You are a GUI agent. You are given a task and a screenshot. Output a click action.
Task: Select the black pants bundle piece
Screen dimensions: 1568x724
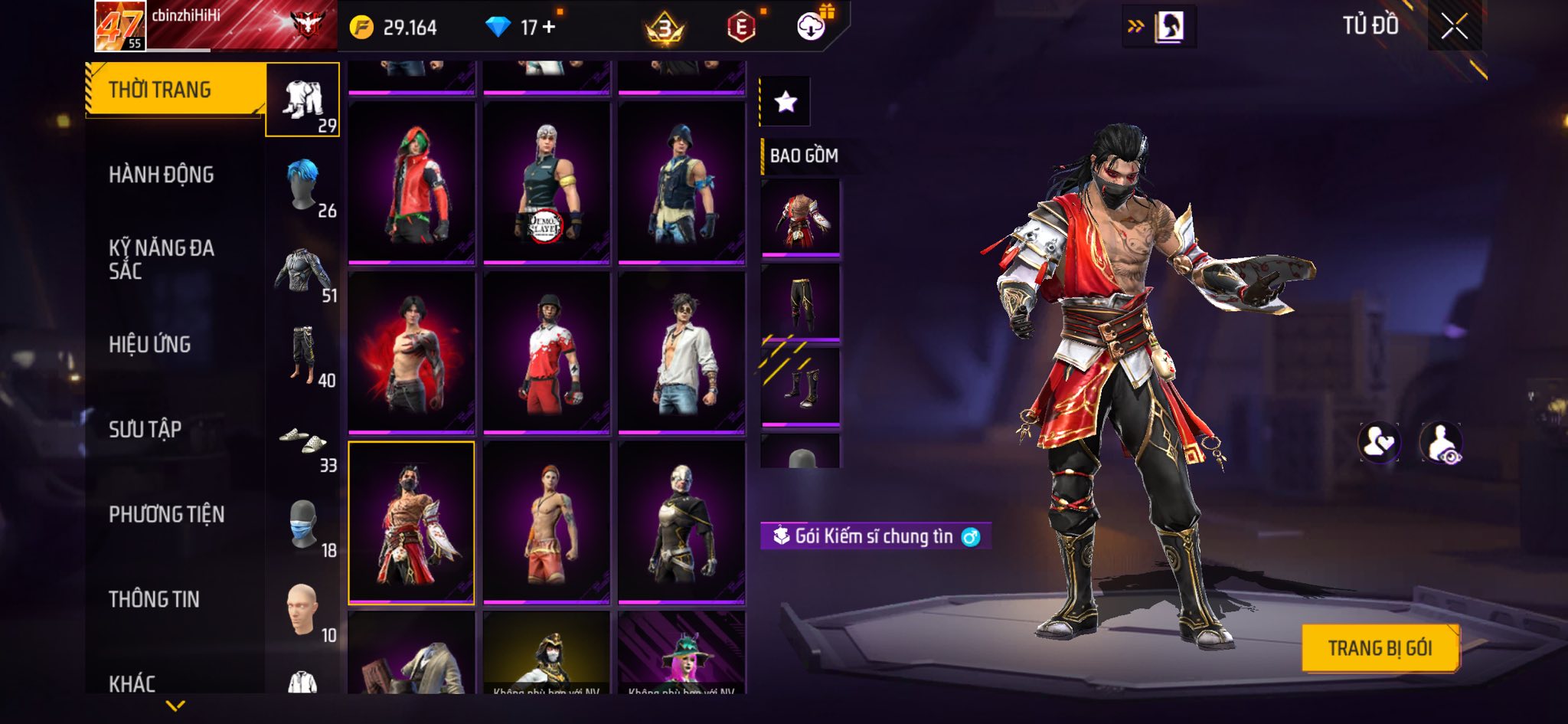[x=800, y=303]
